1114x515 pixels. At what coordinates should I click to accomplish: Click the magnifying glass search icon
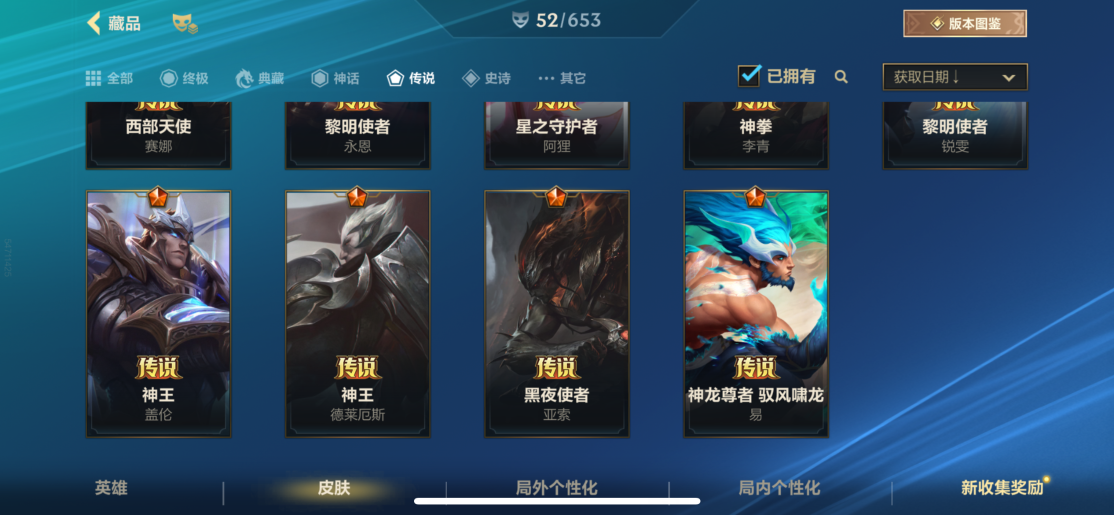(841, 77)
